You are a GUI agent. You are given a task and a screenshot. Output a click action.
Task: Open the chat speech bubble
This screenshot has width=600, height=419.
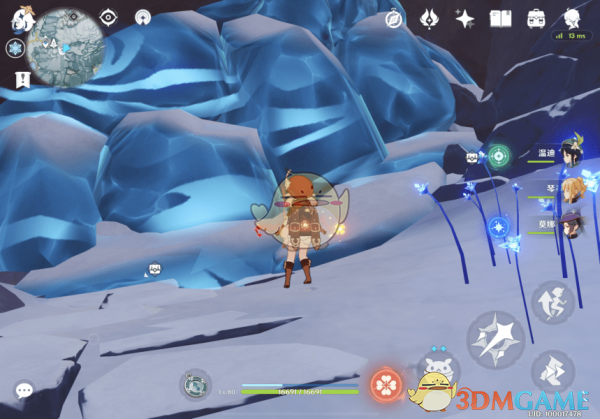(24, 390)
